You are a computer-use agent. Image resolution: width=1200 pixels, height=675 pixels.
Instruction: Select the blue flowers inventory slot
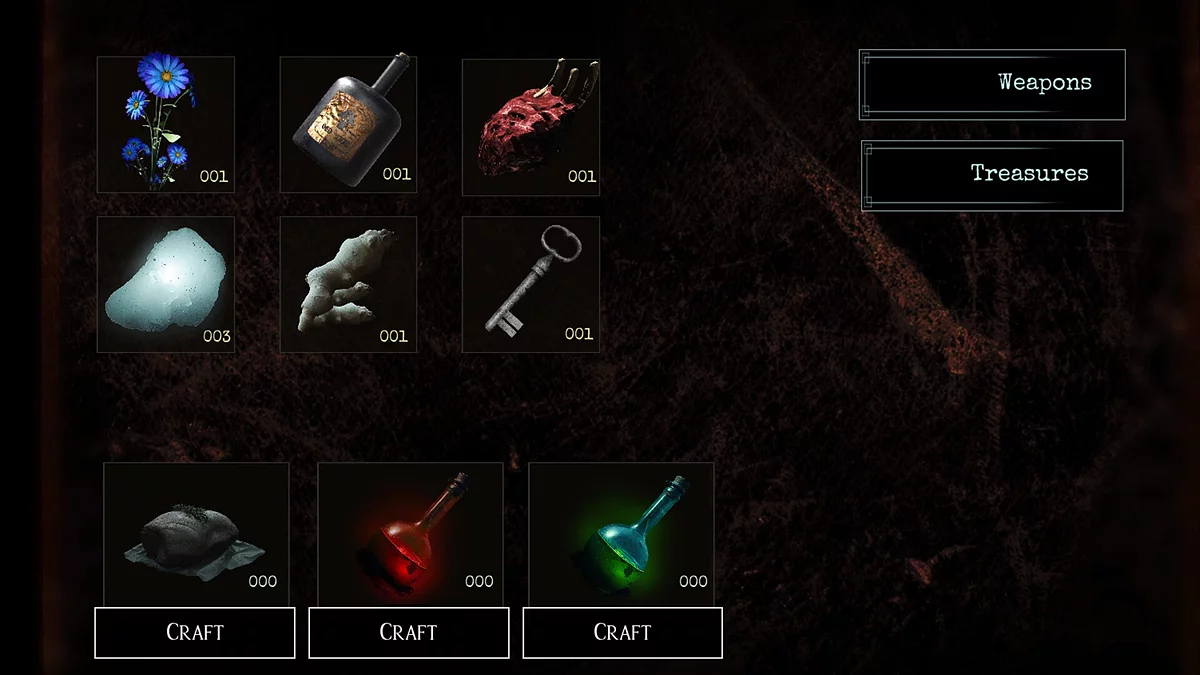[165, 124]
